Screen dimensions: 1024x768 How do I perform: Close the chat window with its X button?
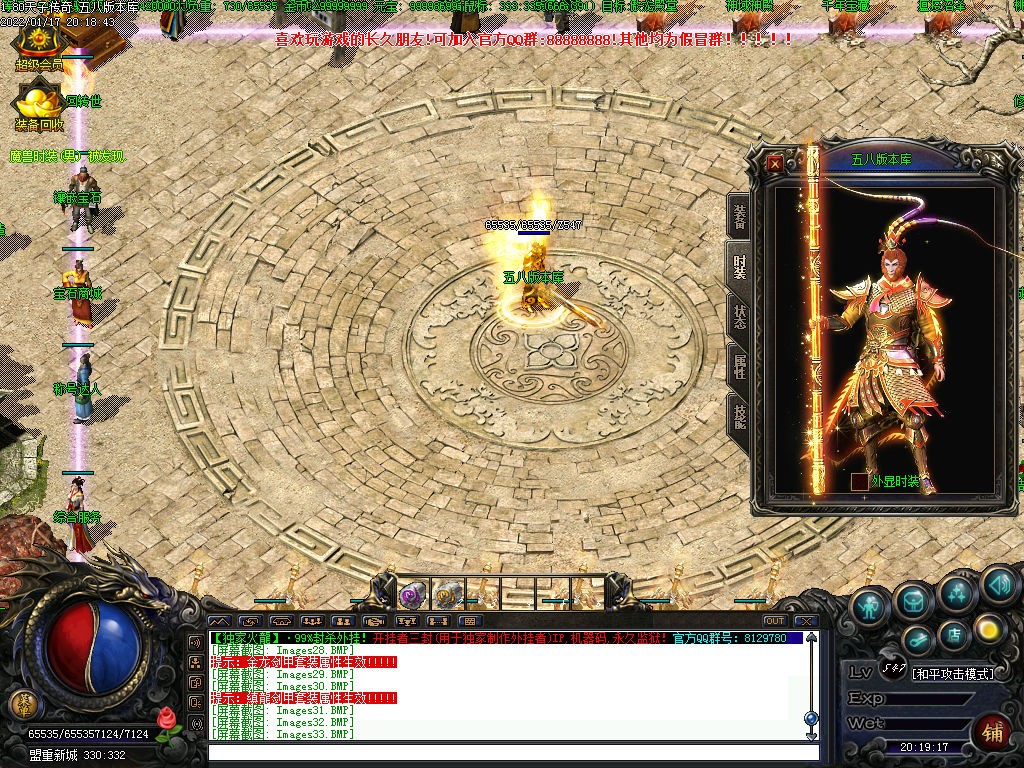pyautogui.click(x=805, y=621)
